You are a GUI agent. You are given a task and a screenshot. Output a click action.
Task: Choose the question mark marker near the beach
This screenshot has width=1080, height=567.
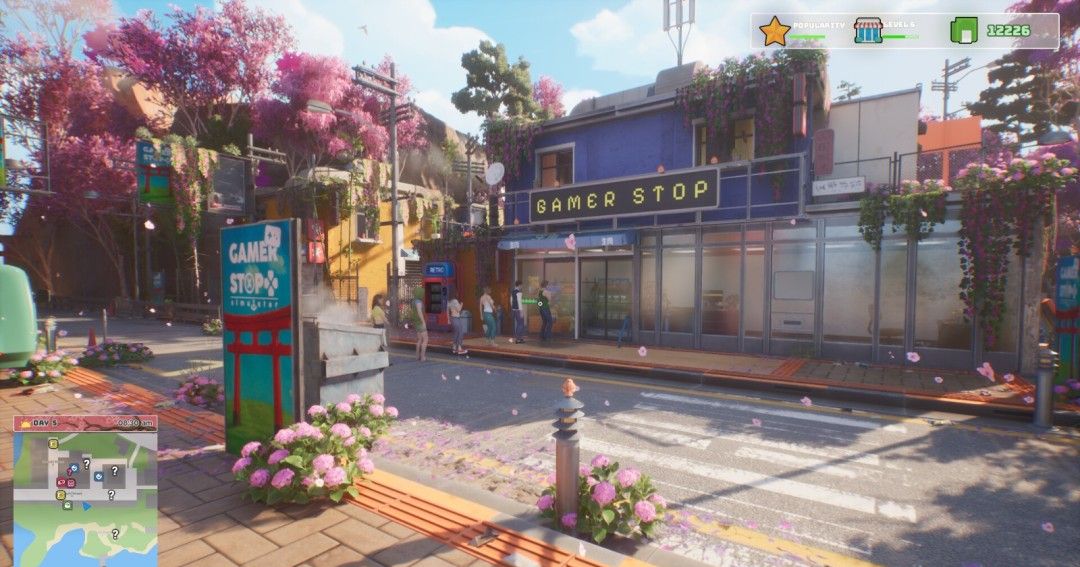click(114, 534)
